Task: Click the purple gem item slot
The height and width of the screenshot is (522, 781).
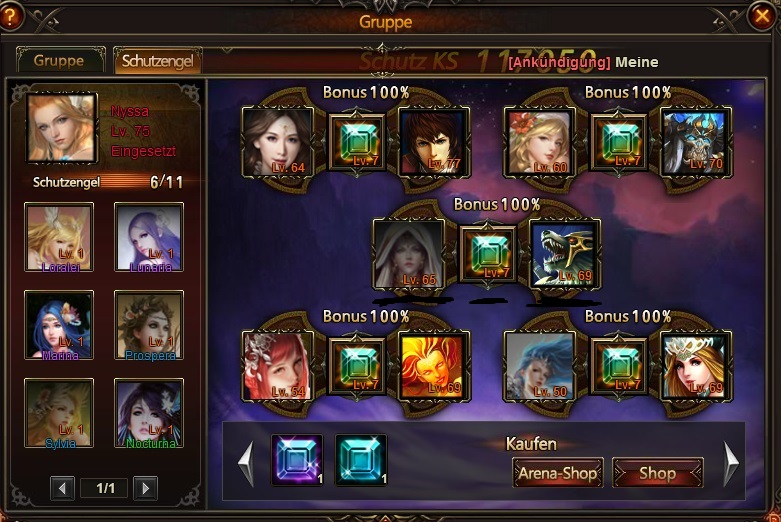Action: 297,460
